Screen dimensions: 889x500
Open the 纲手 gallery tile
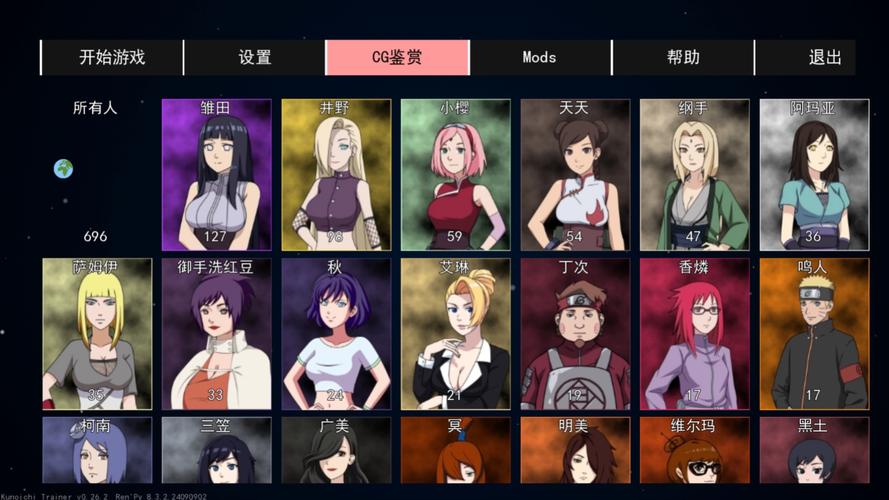click(694, 174)
